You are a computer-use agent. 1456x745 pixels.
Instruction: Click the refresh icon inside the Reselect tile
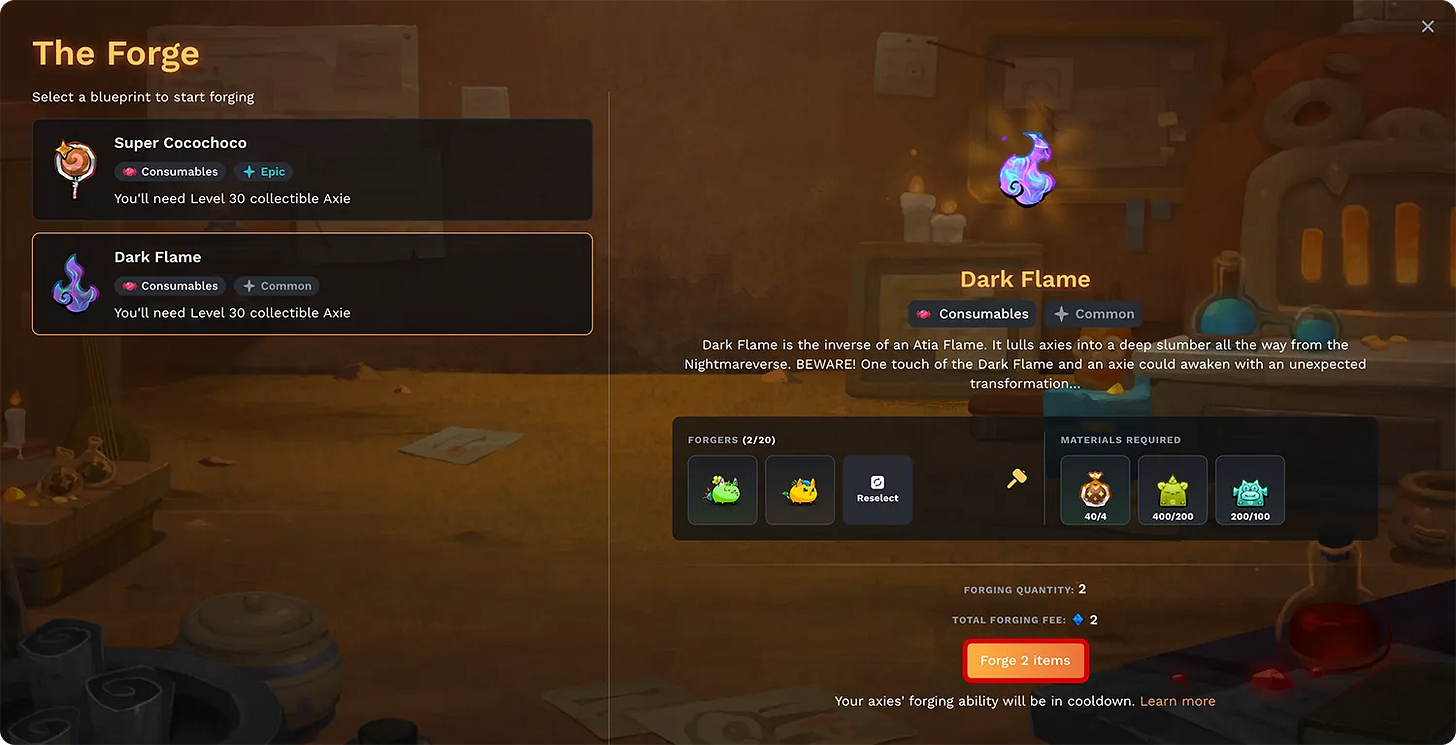pos(877,481)
